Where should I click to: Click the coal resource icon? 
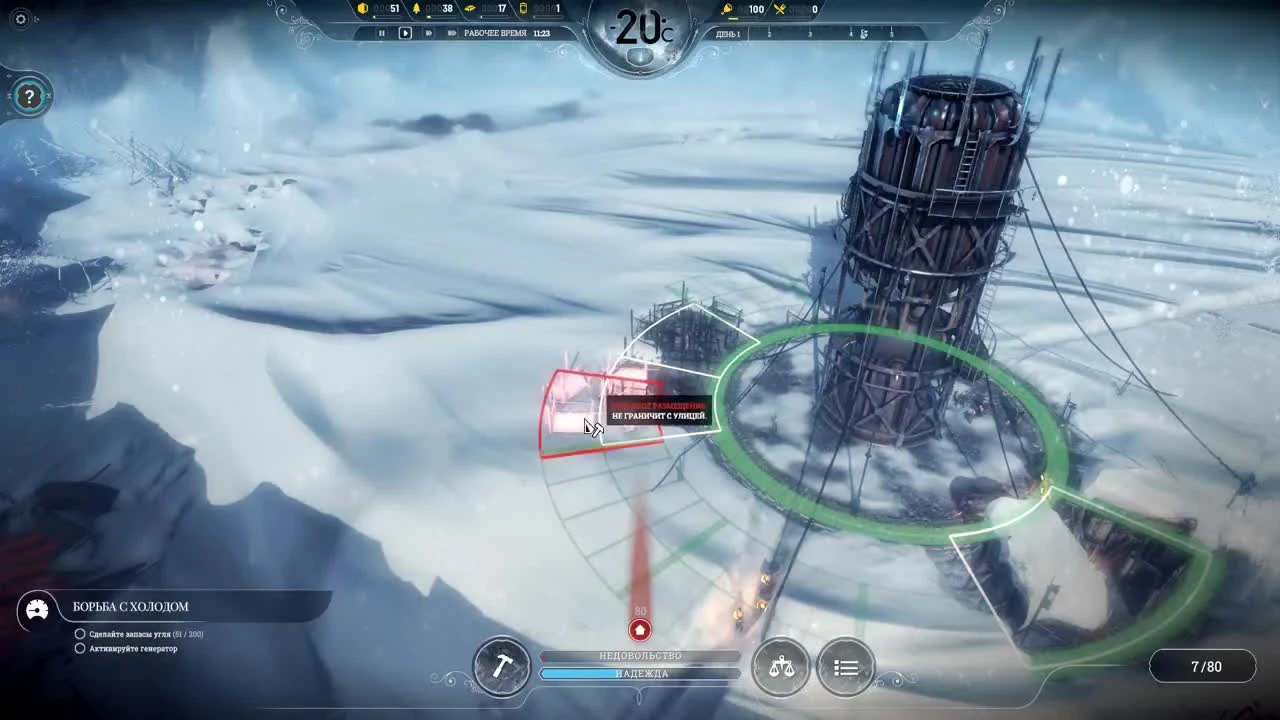pyautogui.click(x=362, y=9)
